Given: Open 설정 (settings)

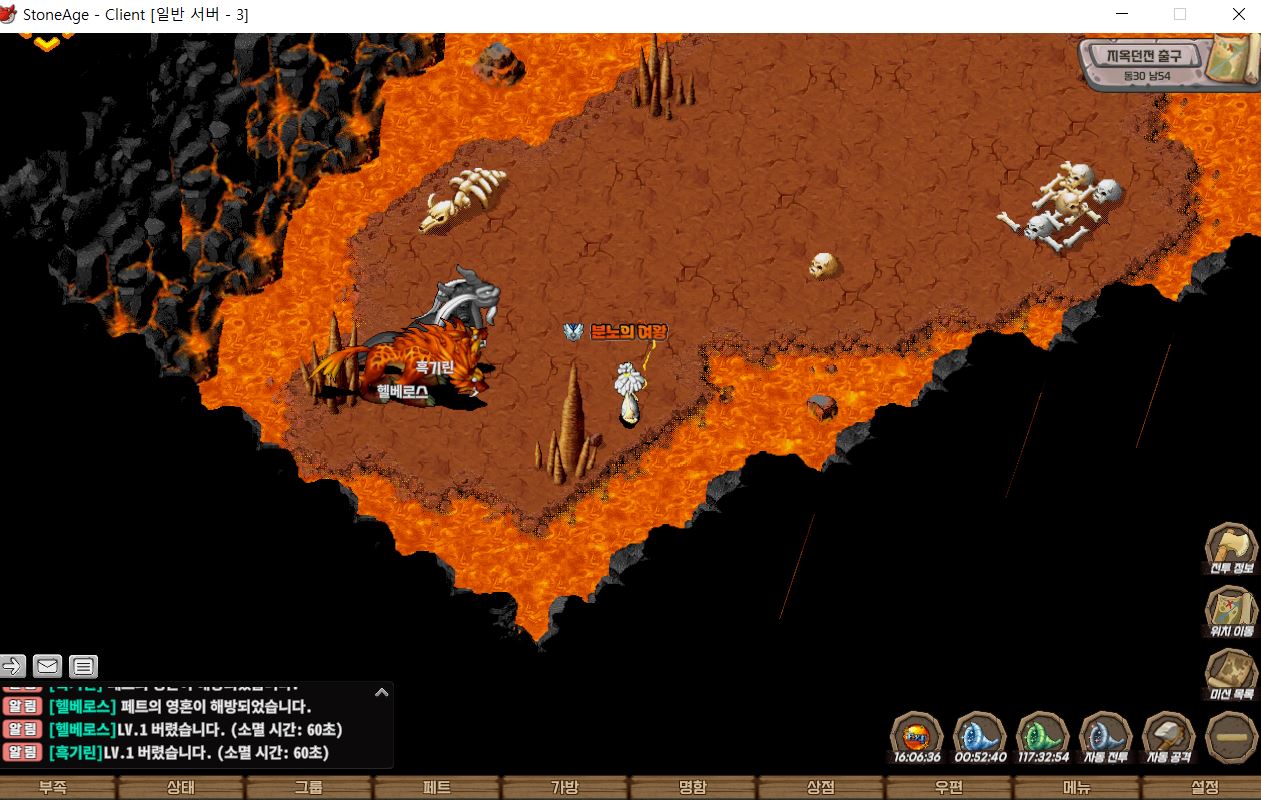Looking at the screenshot, I should [x=1204, y=788].
